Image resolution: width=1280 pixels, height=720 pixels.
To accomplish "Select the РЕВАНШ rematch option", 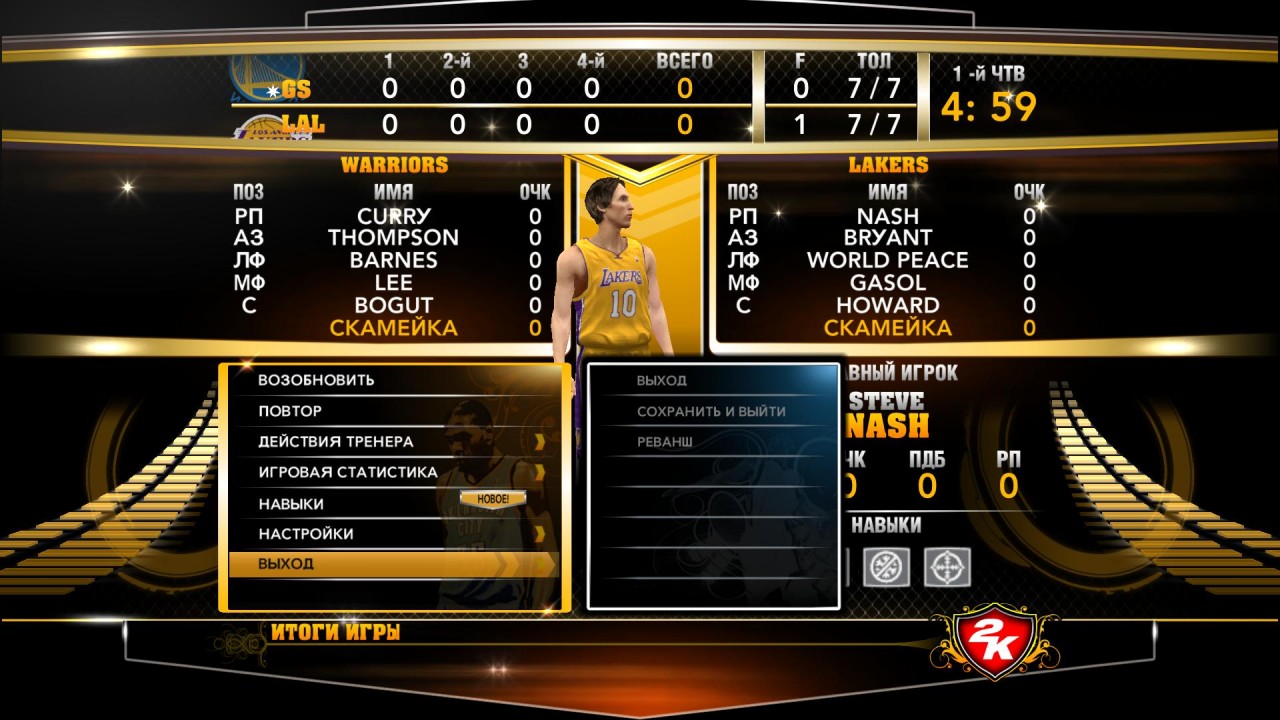I will click(665, 441).
